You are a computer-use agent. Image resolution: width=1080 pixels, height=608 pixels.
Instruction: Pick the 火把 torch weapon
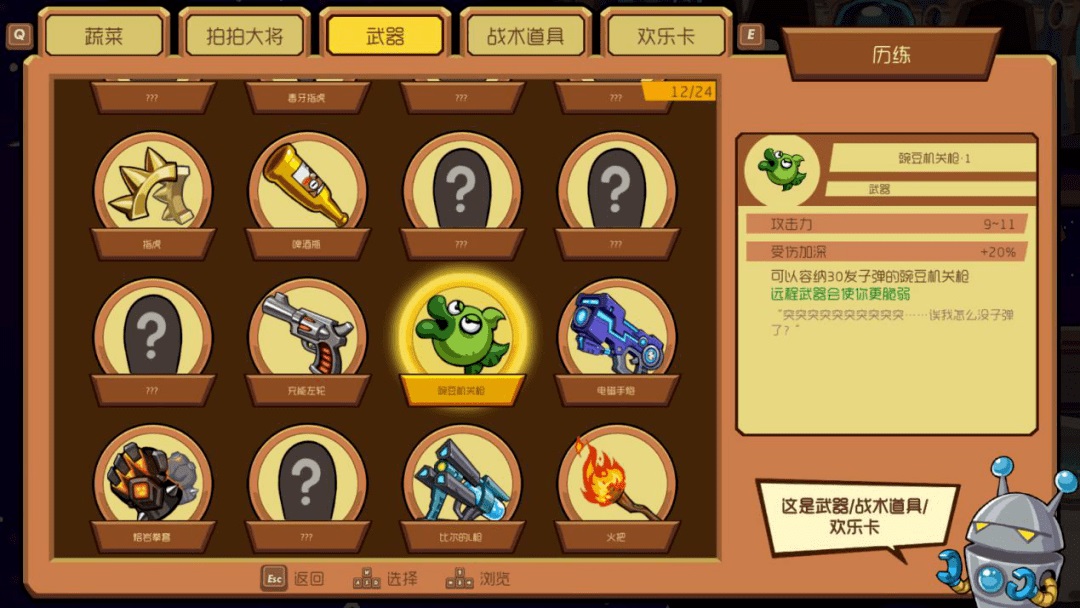pos(616,480)
